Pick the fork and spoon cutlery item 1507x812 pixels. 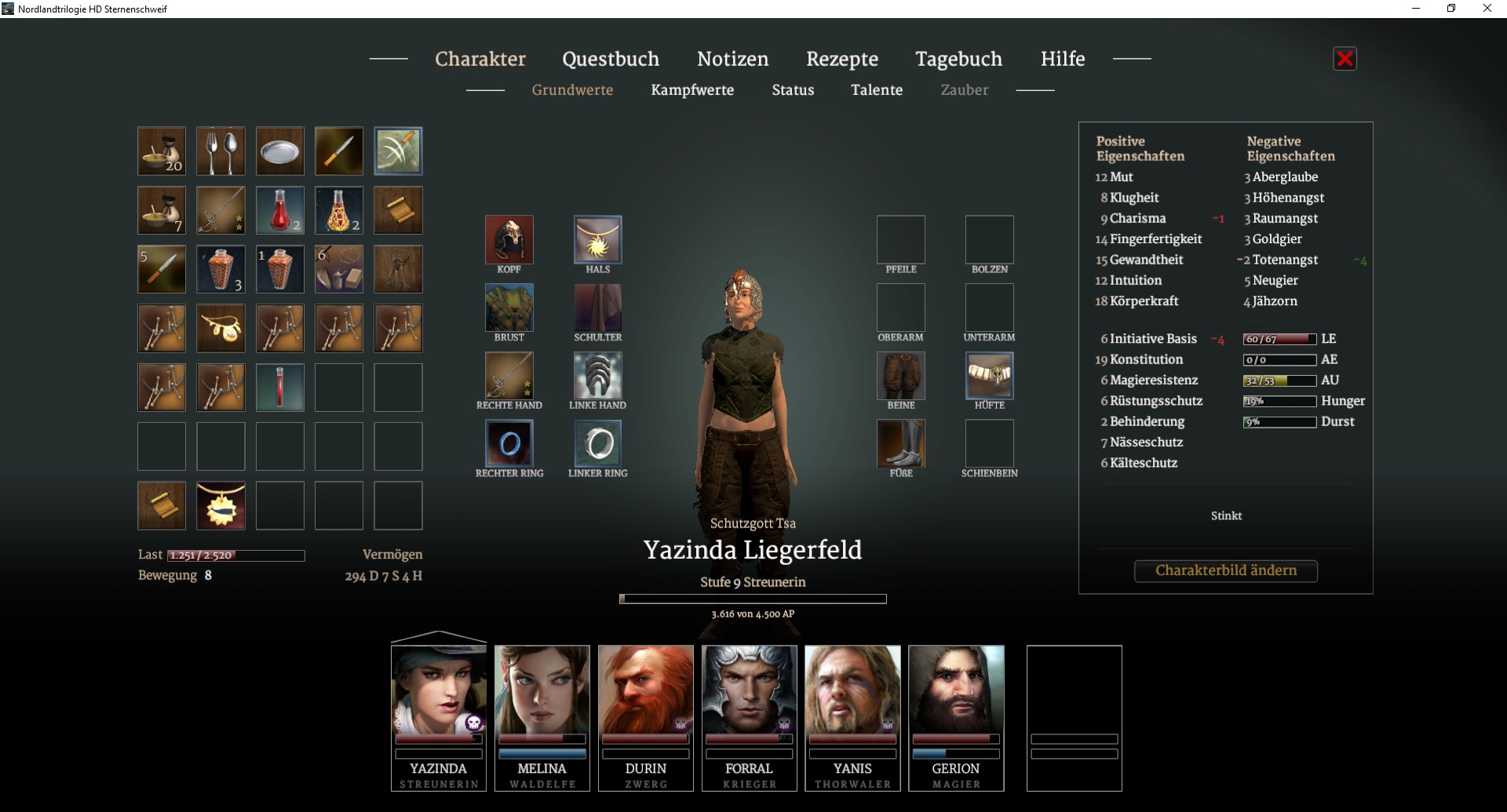[221, 151]
